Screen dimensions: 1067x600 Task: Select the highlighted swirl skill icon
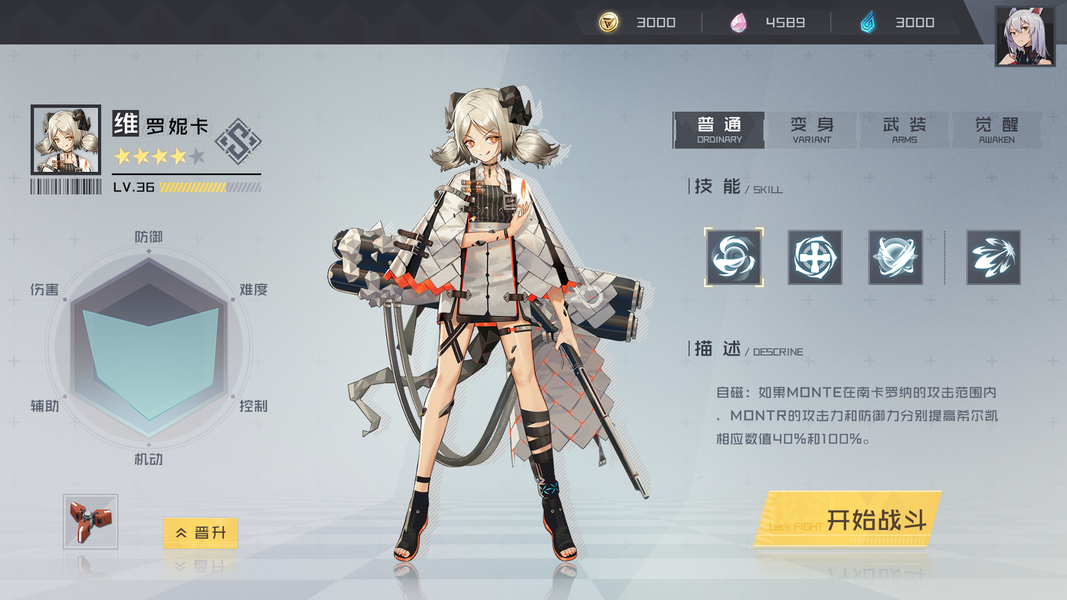pos(733,257)
